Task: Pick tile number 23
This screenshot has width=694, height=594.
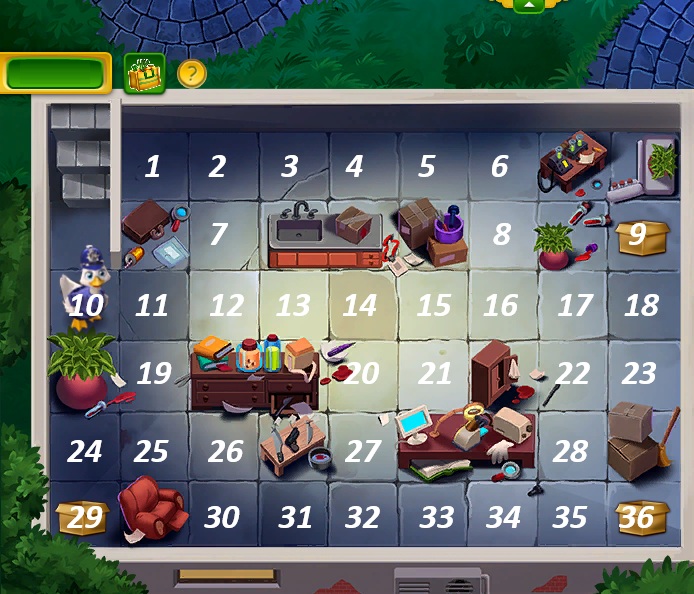Action: click(639, 374)
